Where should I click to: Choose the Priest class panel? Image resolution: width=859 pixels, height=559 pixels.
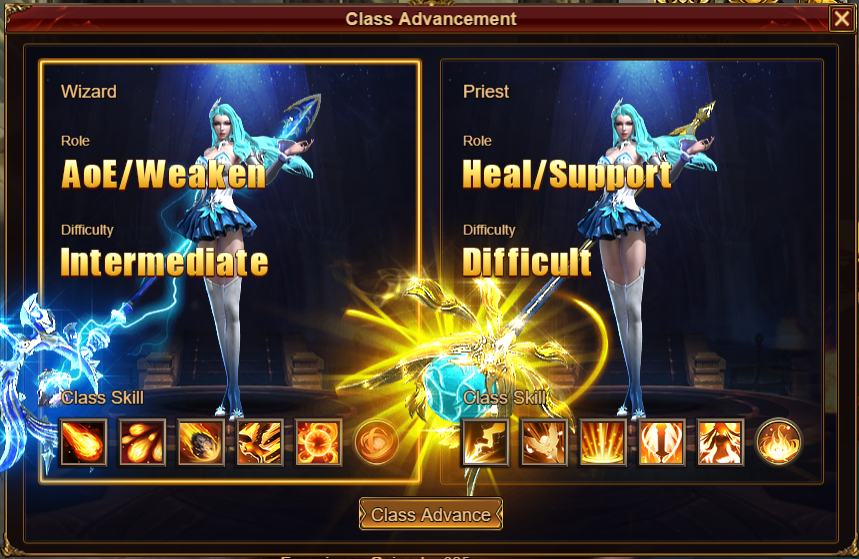click(631, 270)
